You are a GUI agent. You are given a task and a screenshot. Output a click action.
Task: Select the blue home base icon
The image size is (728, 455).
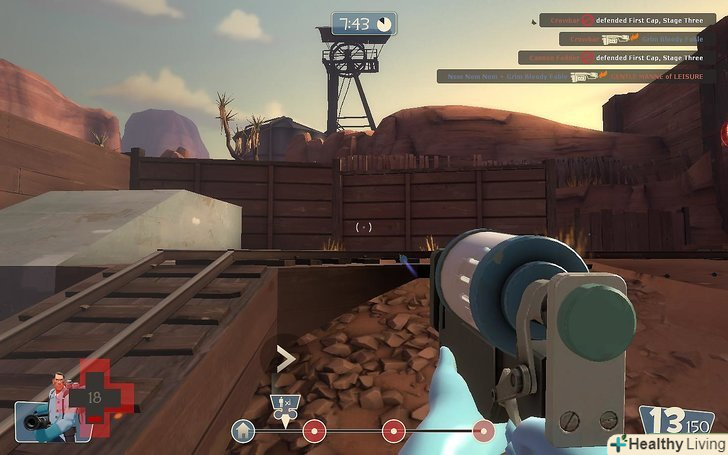tap(242, 431)
